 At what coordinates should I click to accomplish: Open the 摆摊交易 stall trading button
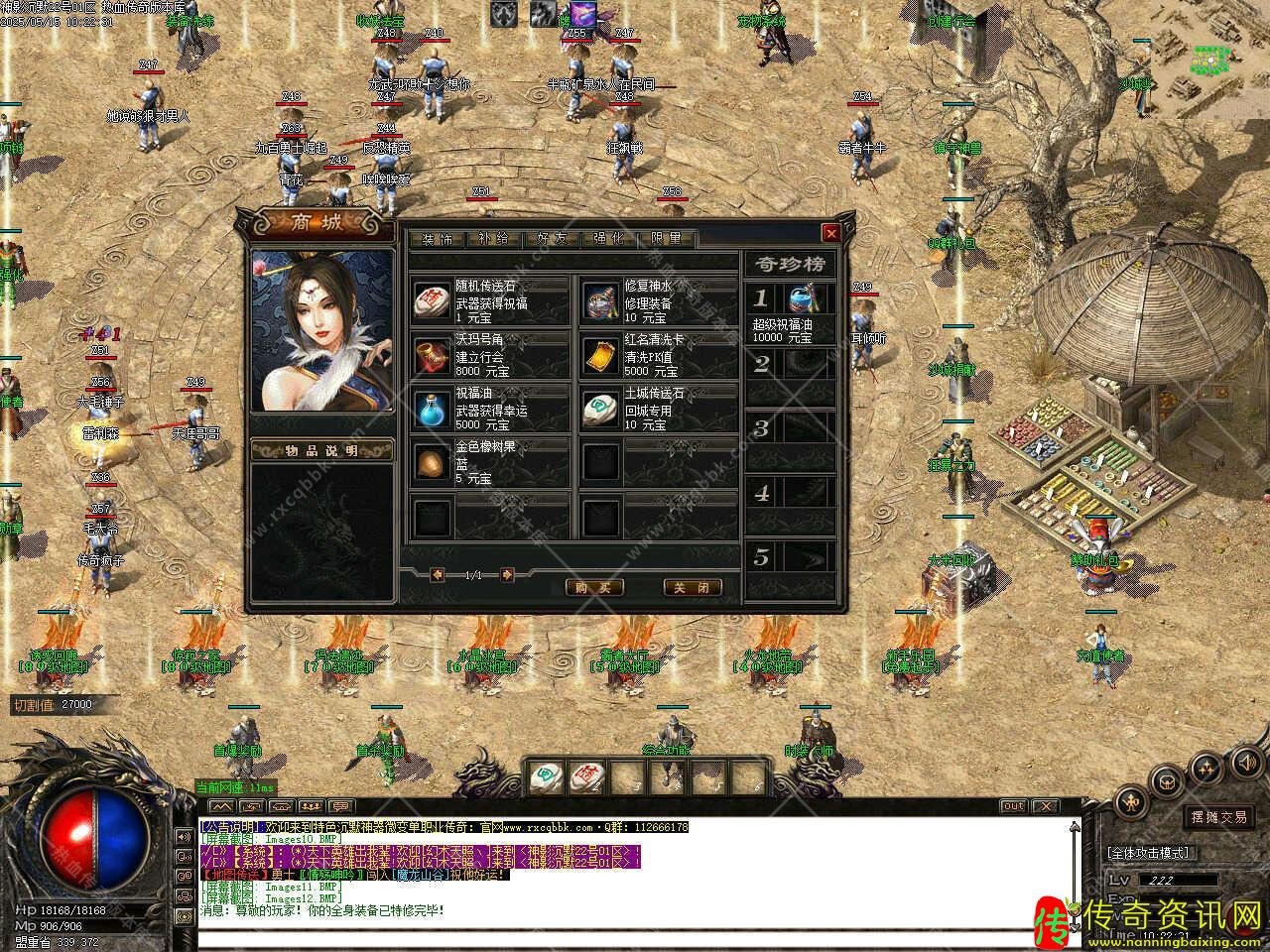pyautogui.click(x=1219, y=817)
